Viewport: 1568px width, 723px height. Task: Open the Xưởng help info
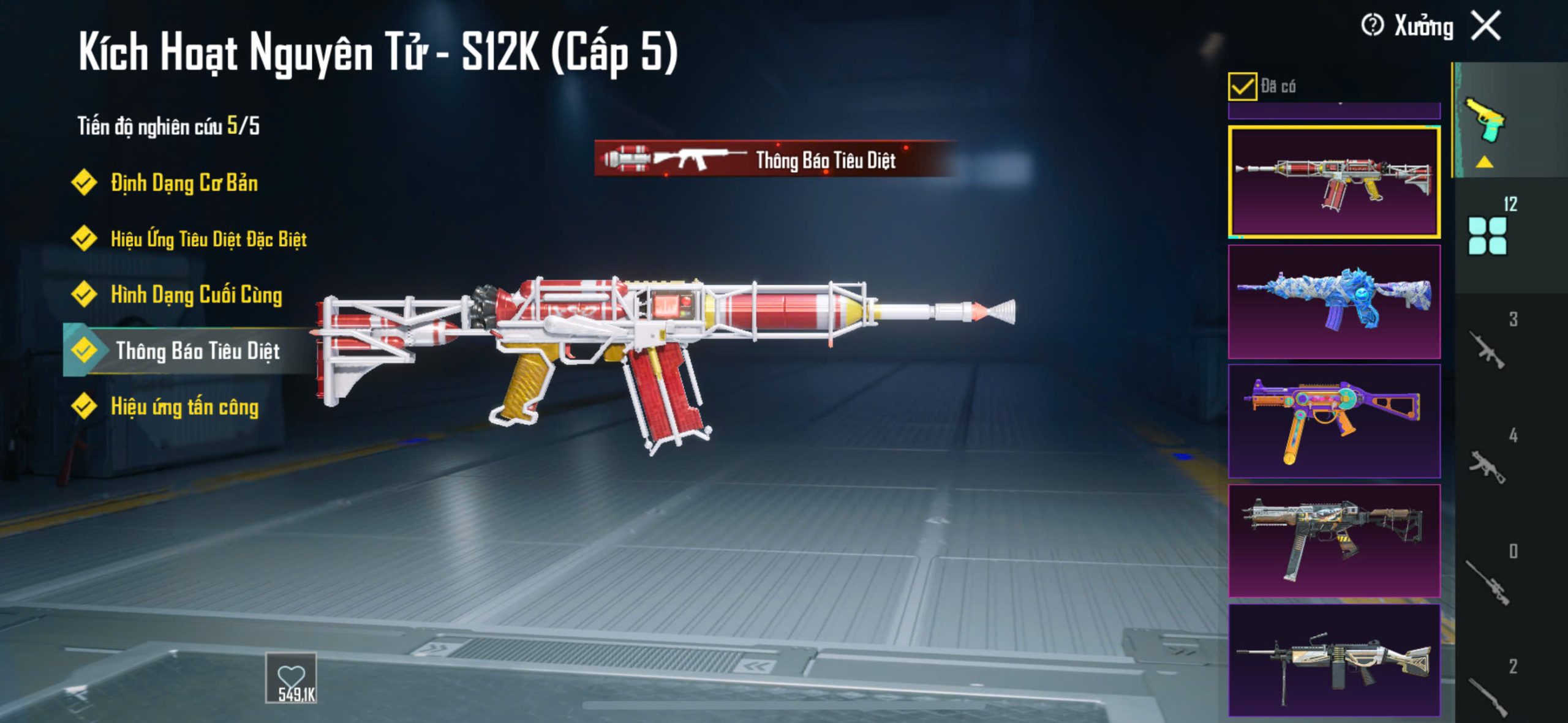pos(1372,26)
